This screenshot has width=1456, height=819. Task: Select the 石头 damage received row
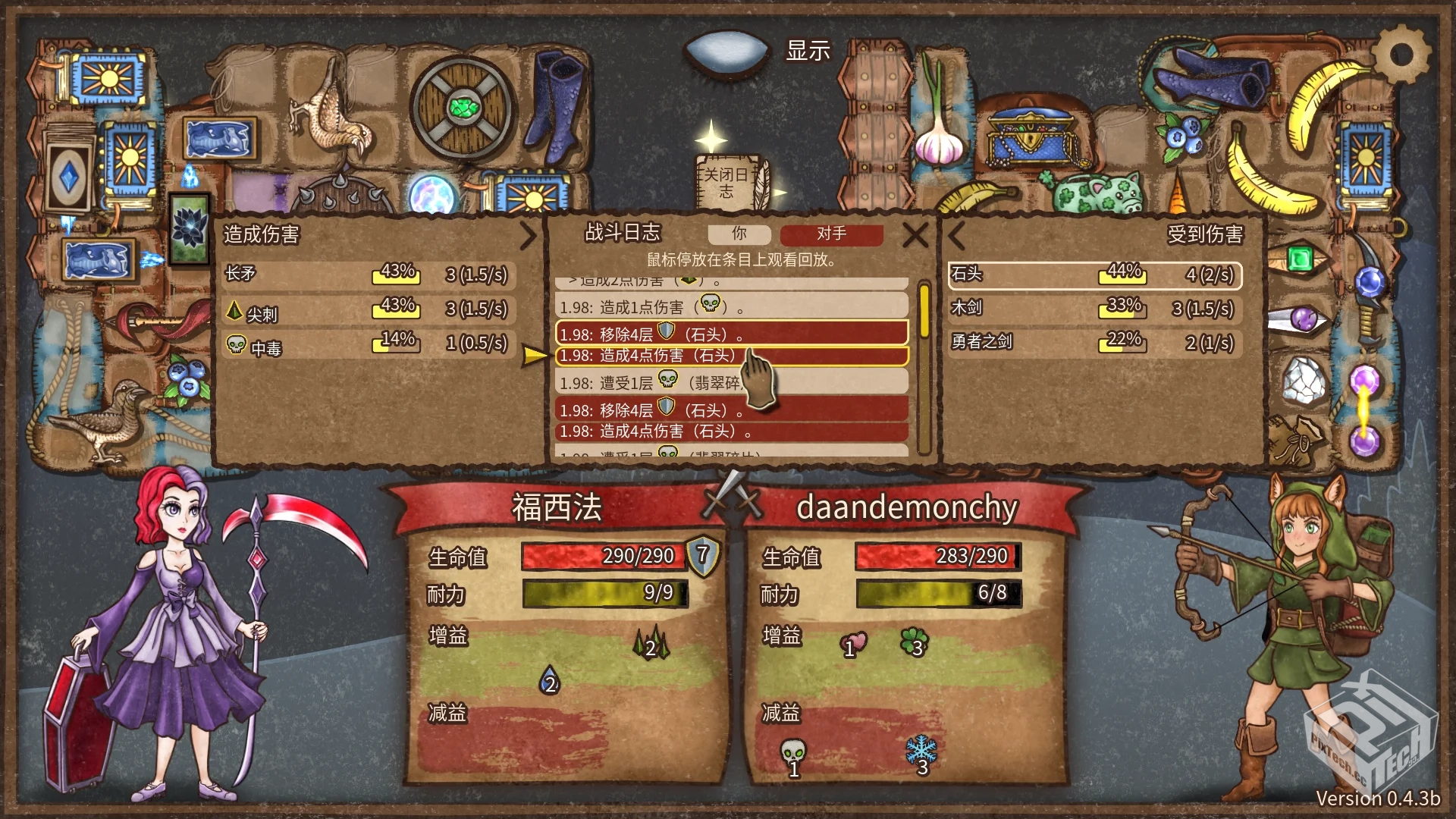point(1095,275)
